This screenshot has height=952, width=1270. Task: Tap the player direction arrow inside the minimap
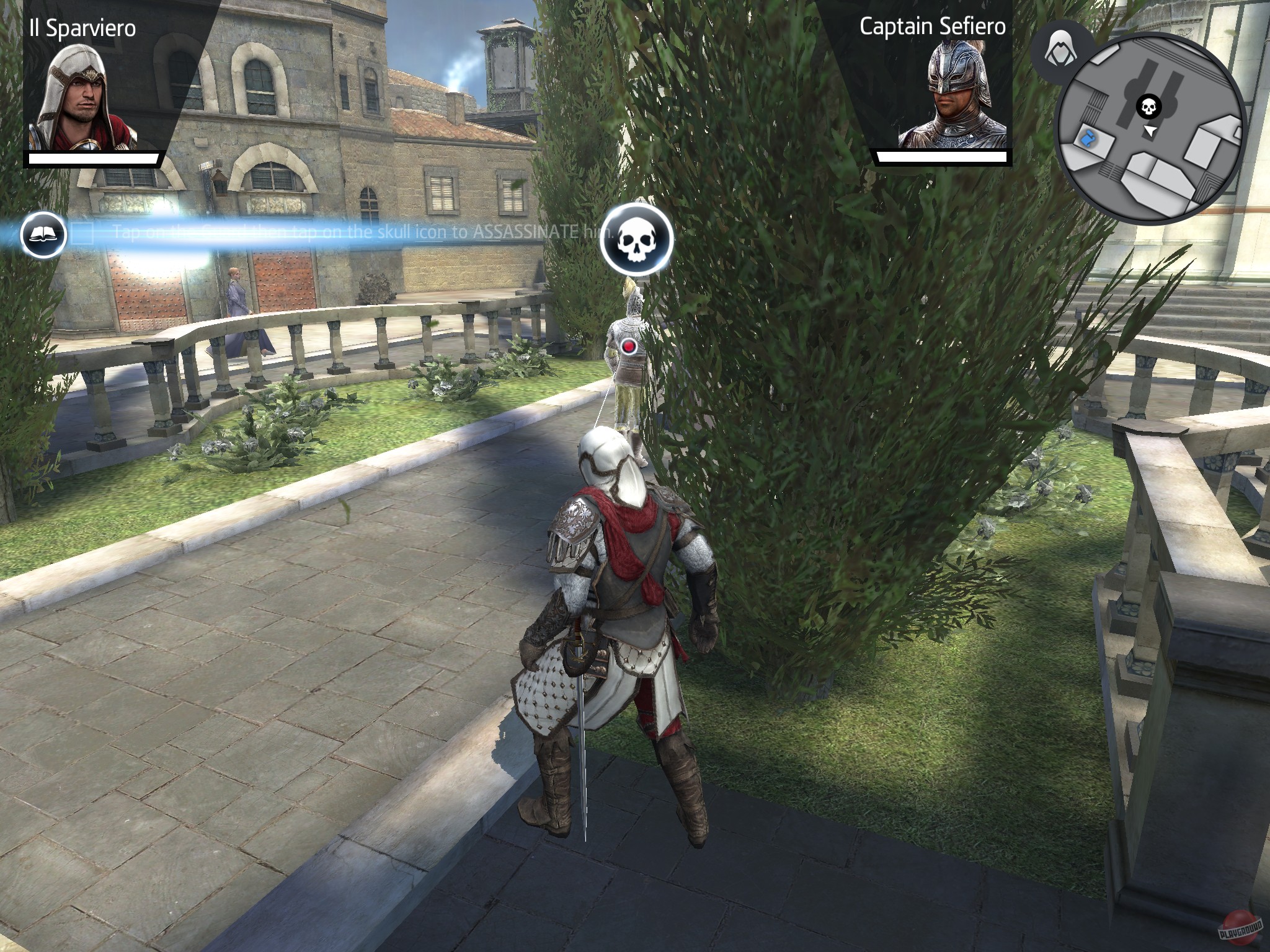[x=1150, y=132]
